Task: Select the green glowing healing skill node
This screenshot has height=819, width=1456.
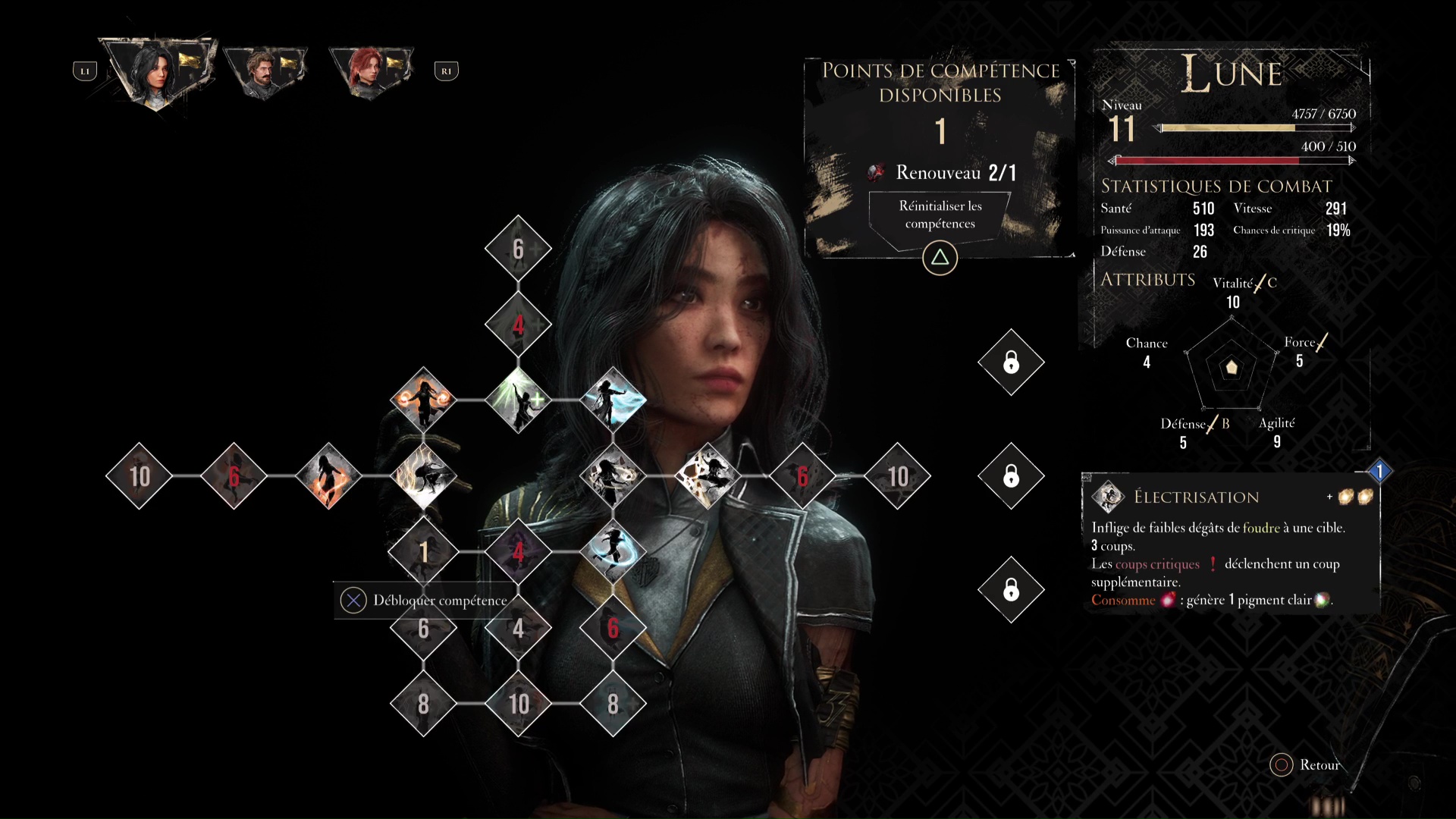Action: pyautogui.click(x=518, y=400)
